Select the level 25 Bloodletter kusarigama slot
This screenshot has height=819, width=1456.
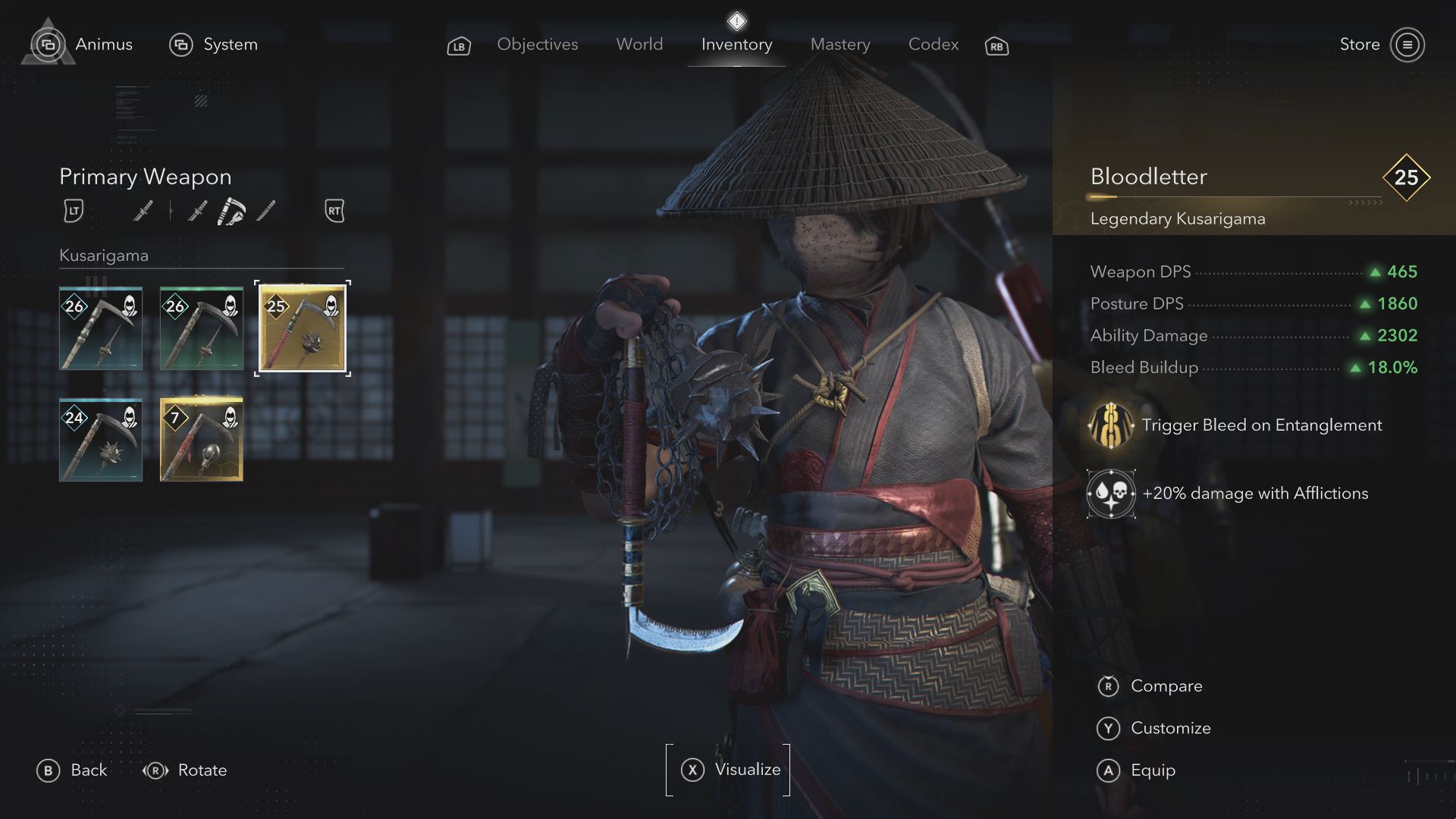click(303, 328)
